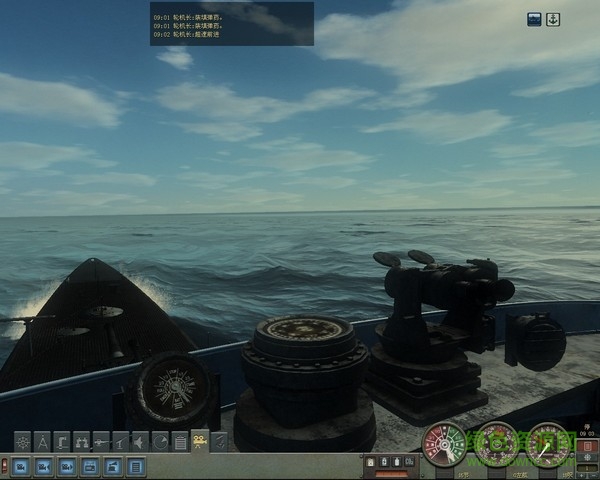Set speed on the engine telegraph dial

pos(443,445)
